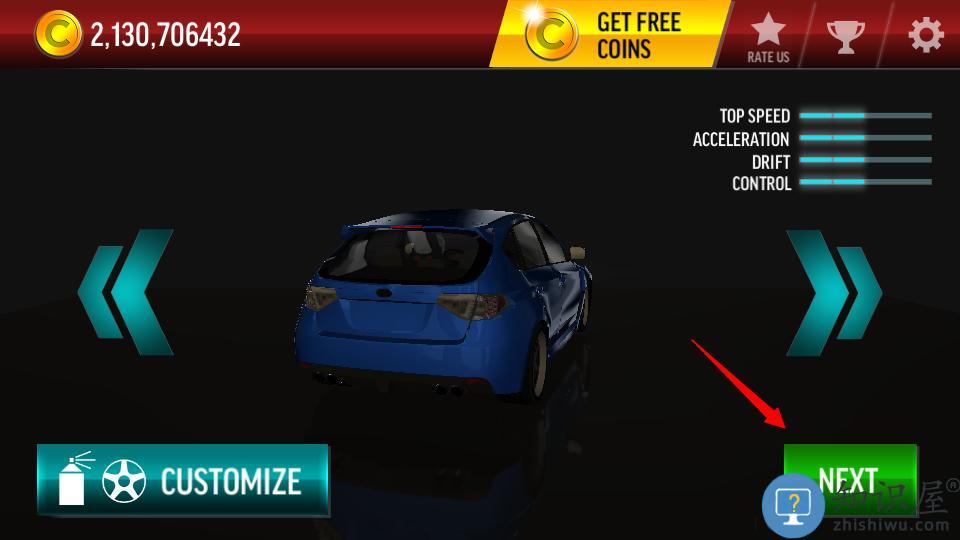Image resolution: width=960 pixels, height=540 pixels.
Task: Tap the Rate Us star icon
Action: pyautogui.click(x=768, y=36)
